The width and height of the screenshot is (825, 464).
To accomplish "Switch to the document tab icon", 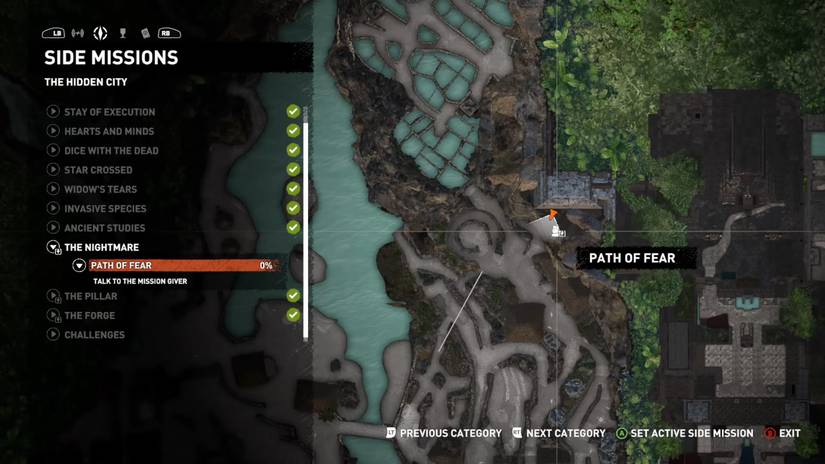I will tap(145, 34).
